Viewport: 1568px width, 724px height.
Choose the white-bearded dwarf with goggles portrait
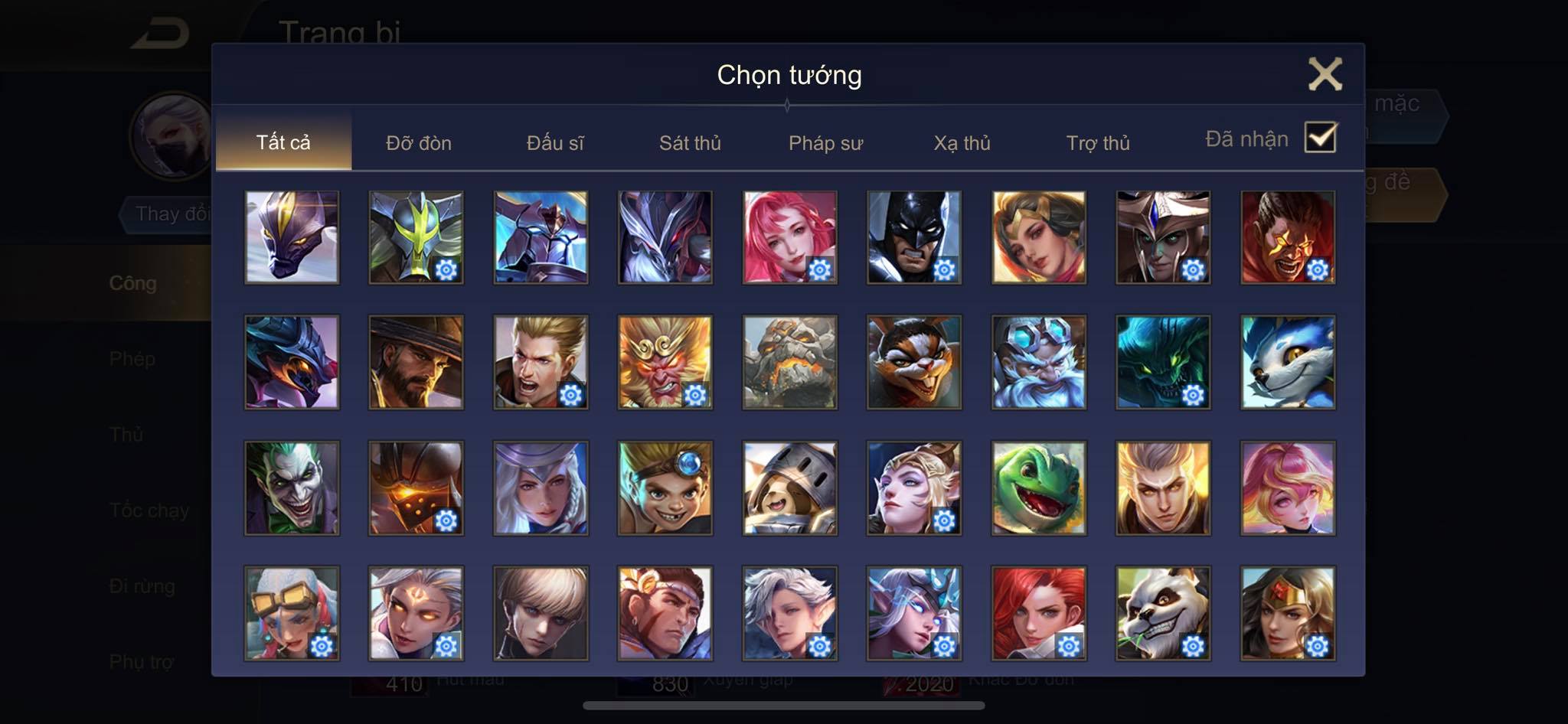(x=1038, y=362)
